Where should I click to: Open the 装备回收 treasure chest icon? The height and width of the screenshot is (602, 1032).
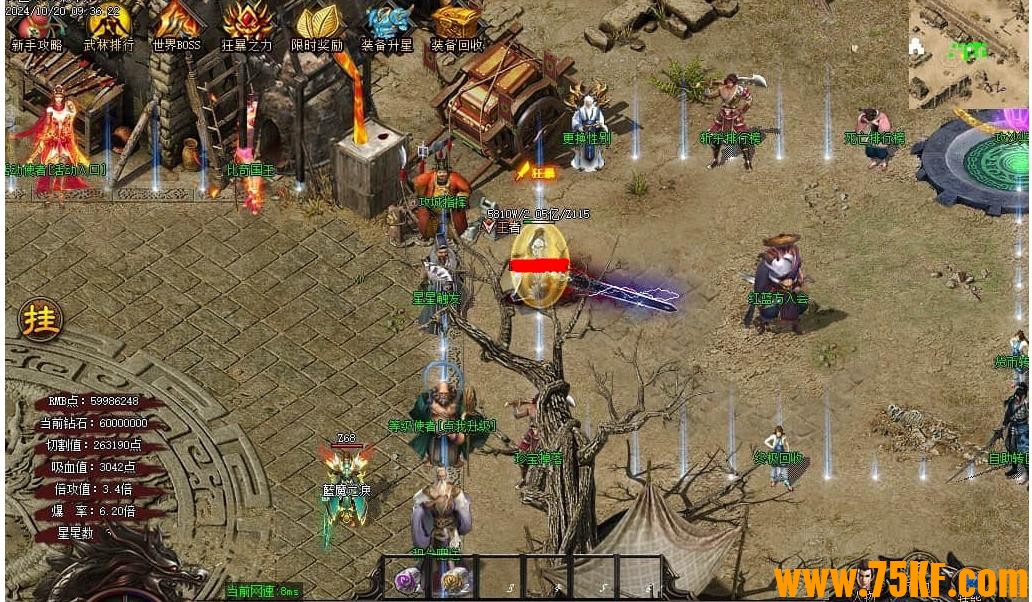pyautogui.click(x=457, y=26)
